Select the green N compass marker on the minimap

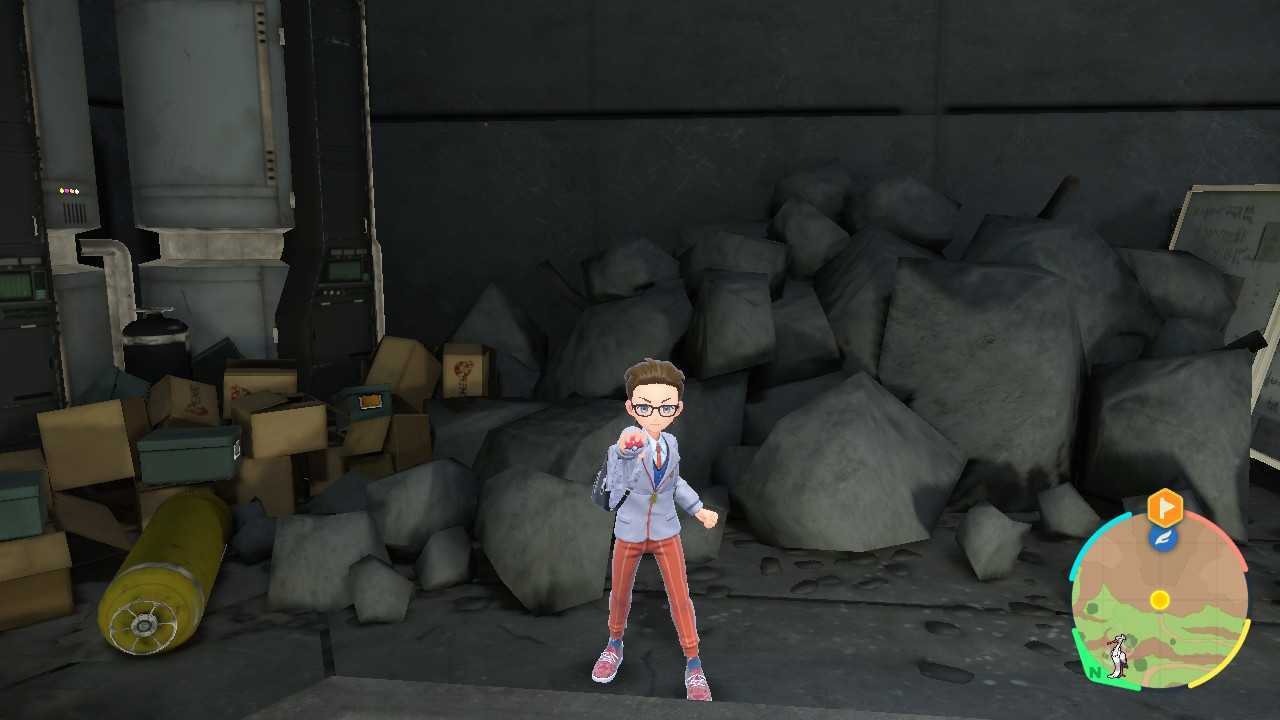1095,671
